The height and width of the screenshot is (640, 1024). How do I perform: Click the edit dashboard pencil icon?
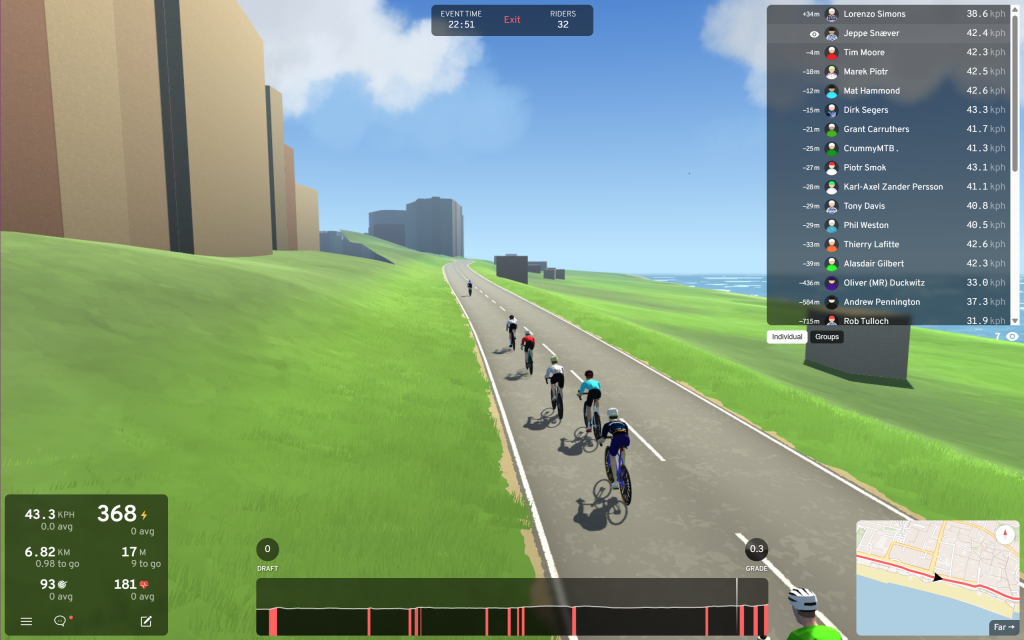146,621
